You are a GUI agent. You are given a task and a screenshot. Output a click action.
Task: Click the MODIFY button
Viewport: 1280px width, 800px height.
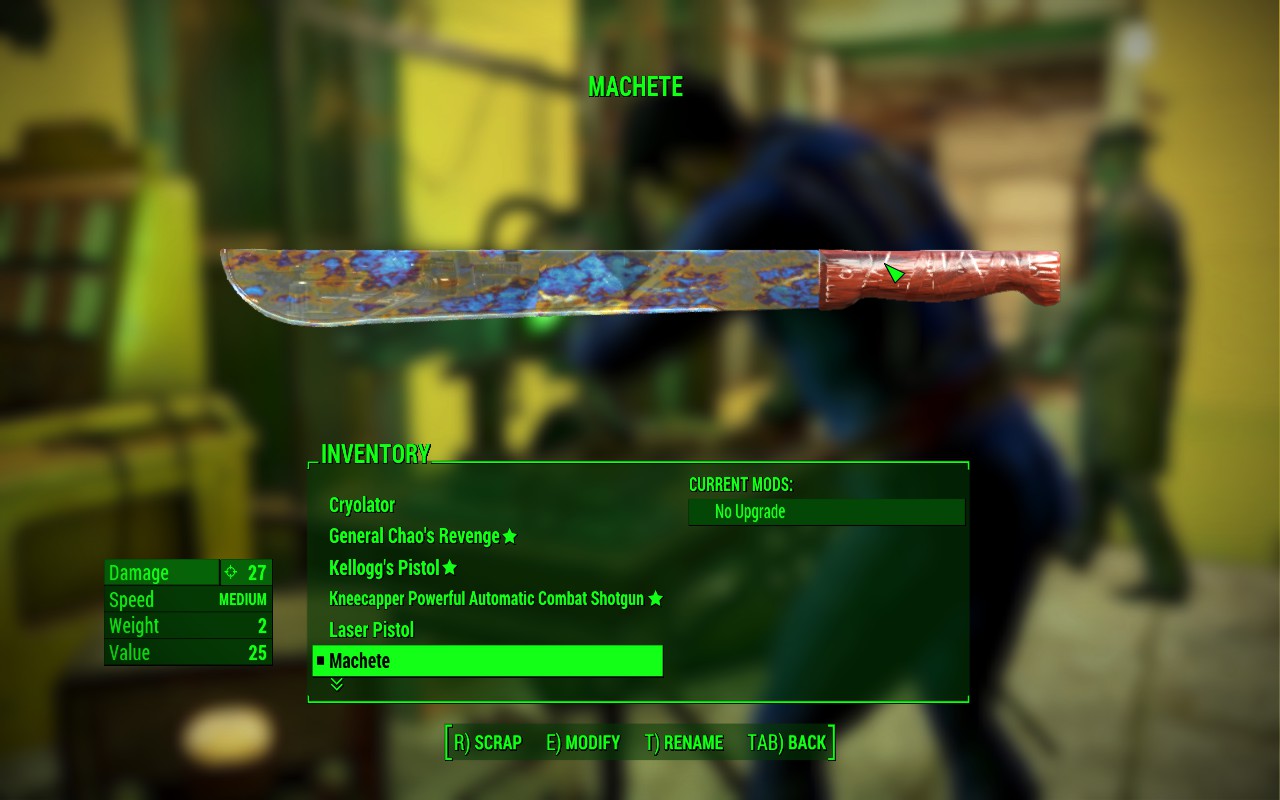click(x=585, y=743)
